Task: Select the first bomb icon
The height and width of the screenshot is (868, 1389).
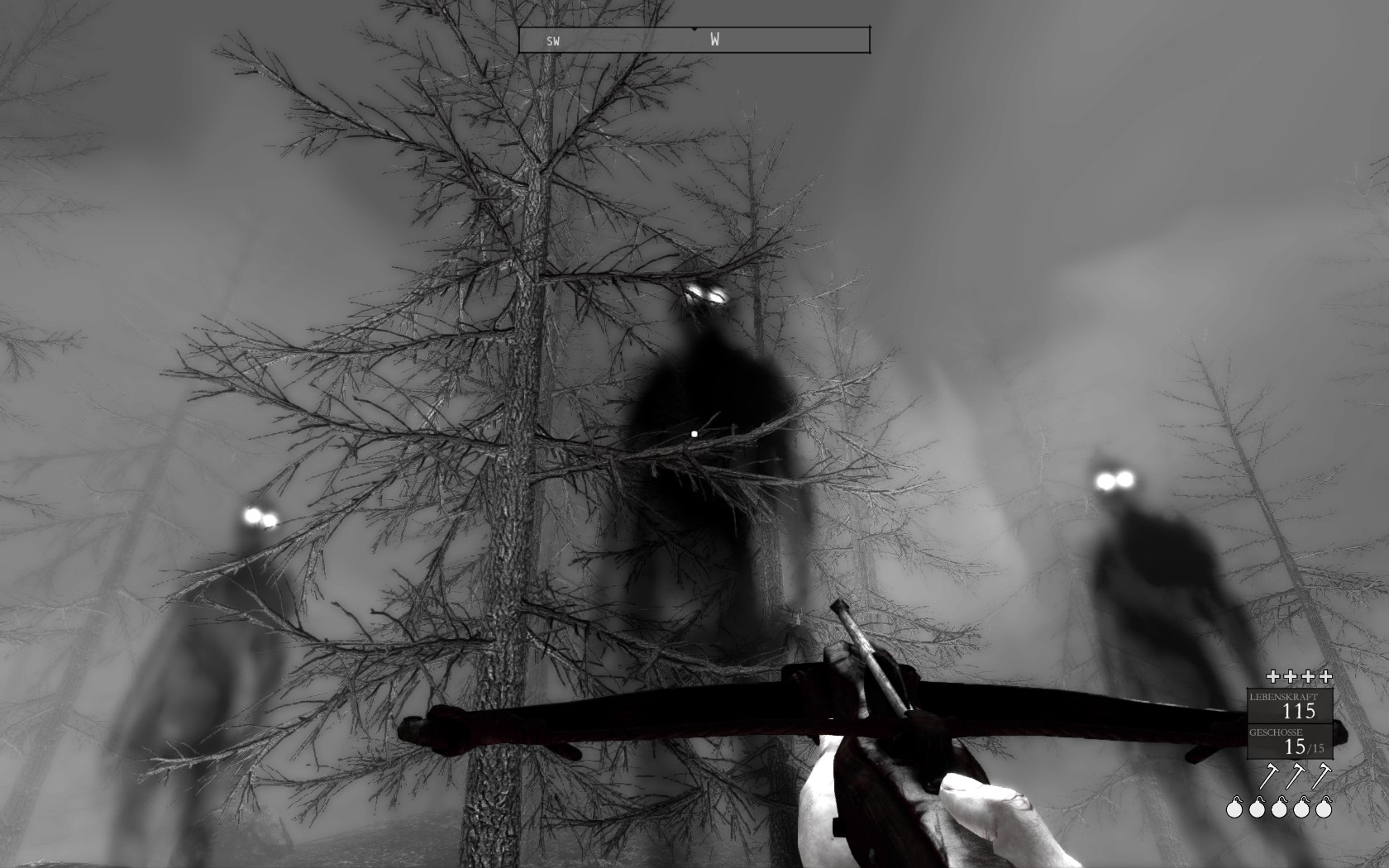Action: (x=1235, y=810)
